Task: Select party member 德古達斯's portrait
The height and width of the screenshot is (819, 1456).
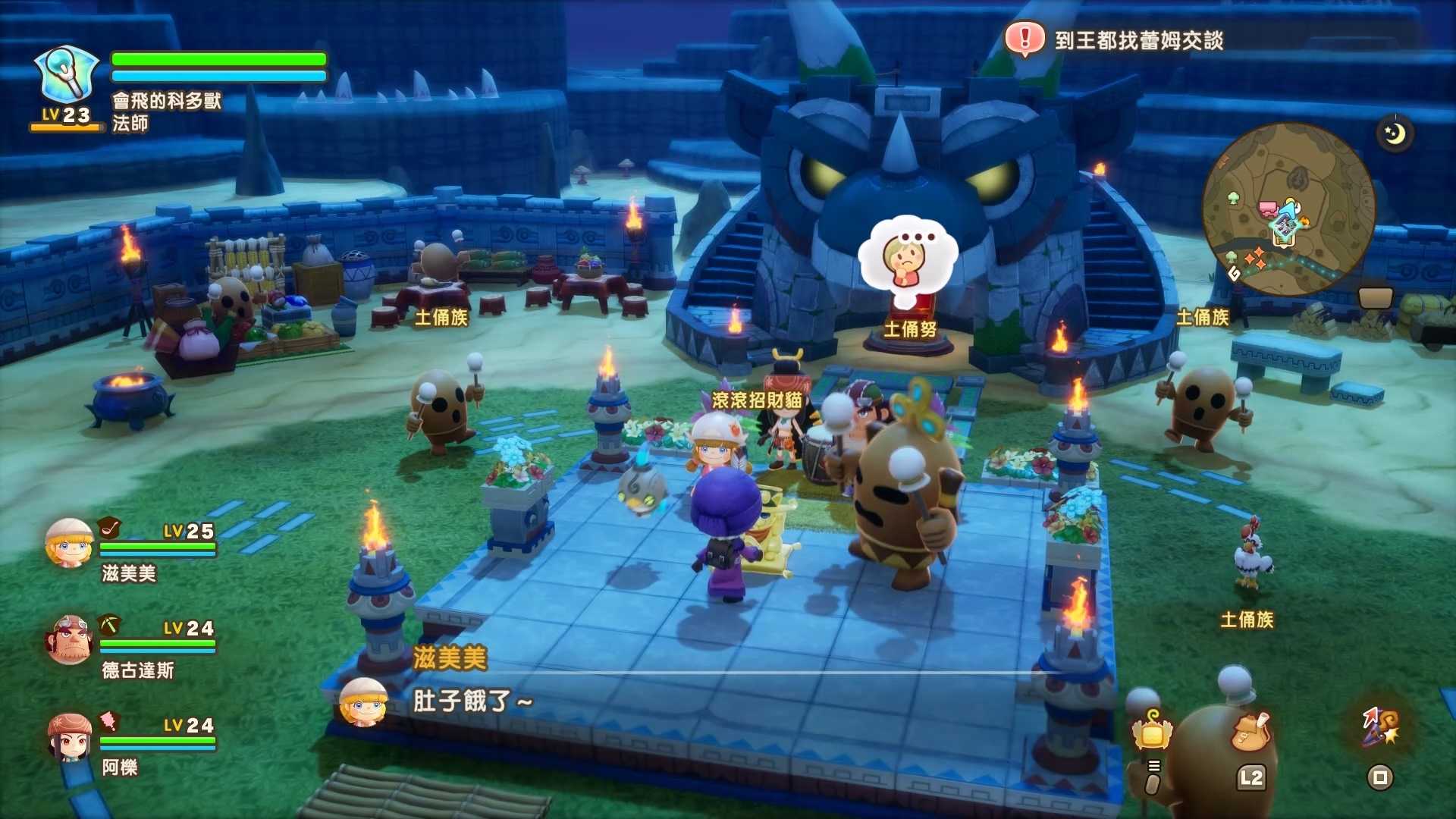Action: point(69,639)
